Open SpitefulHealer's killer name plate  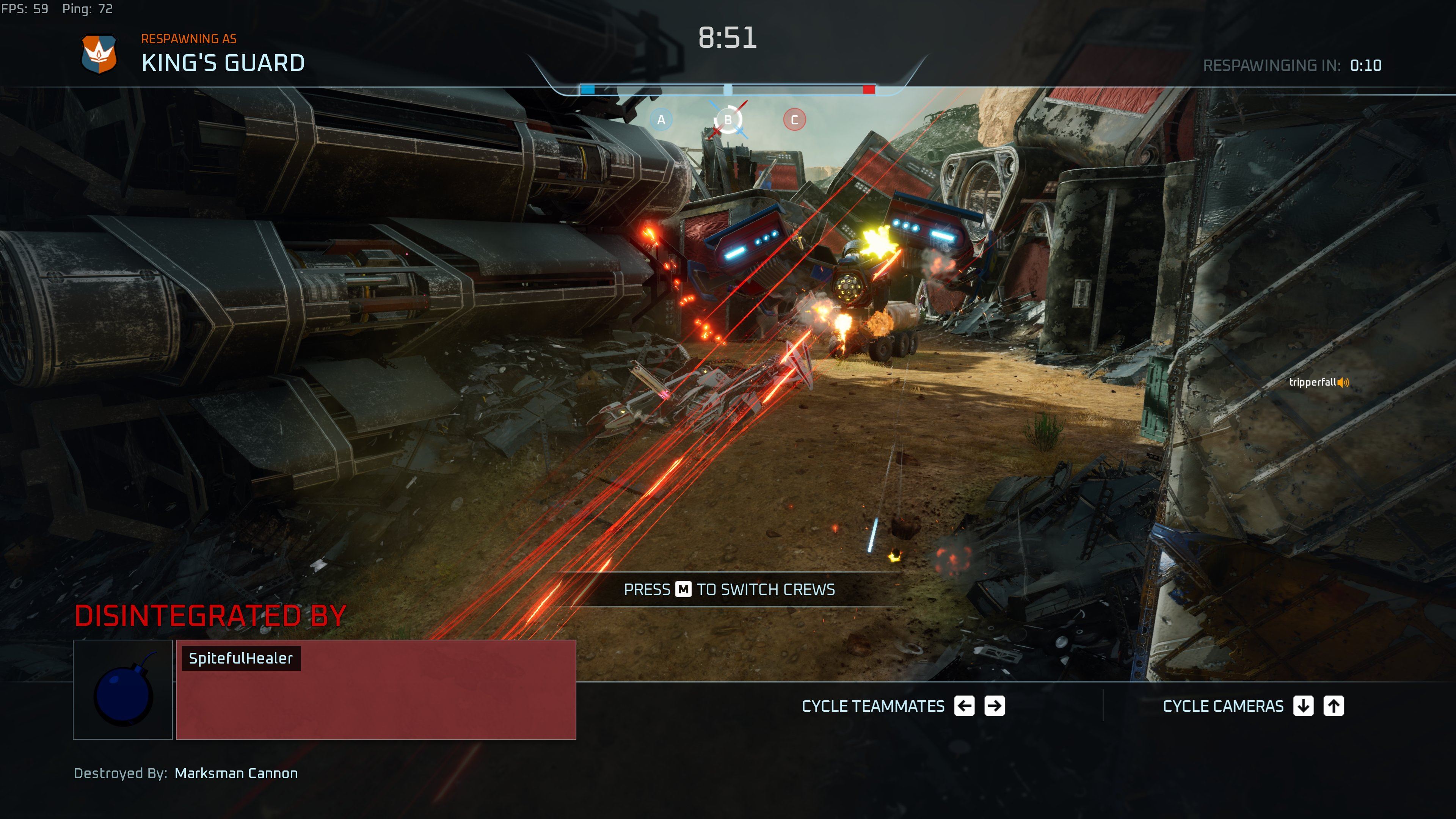(241, 659)
